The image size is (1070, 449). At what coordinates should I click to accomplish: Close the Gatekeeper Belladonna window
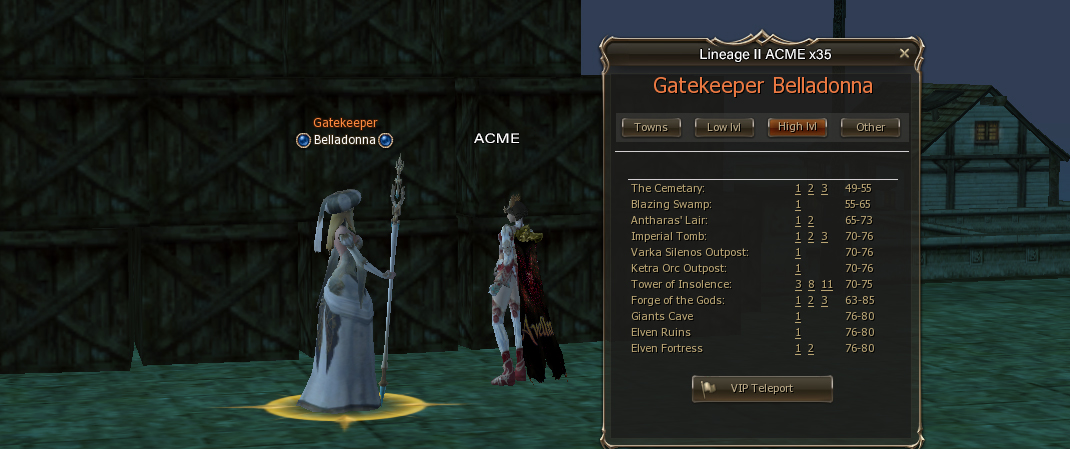coord(904,53)
